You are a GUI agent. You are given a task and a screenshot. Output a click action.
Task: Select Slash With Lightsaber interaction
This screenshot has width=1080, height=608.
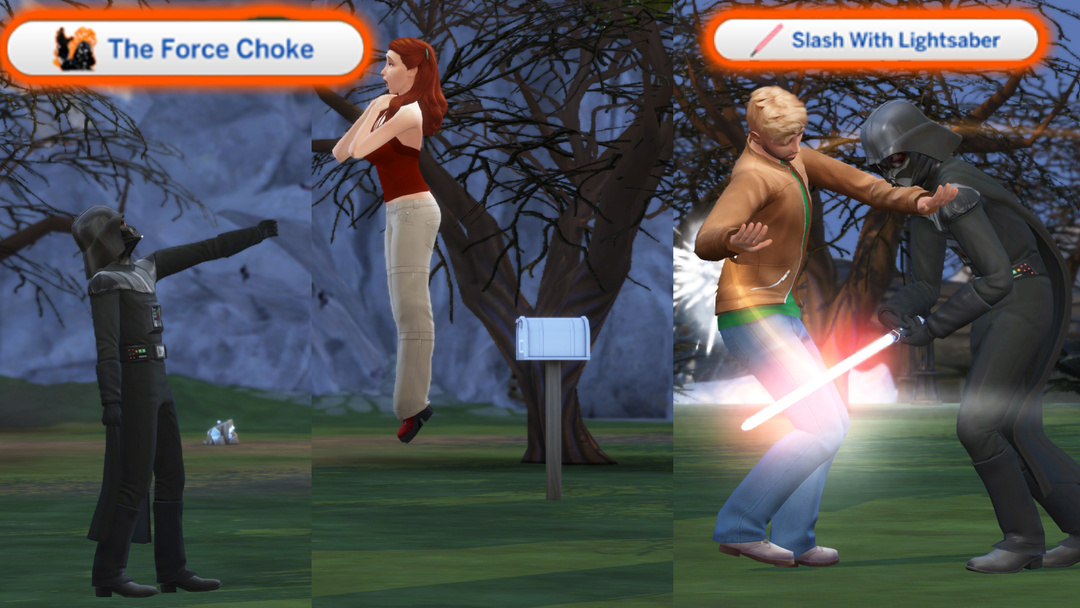(x=877, y=41)
